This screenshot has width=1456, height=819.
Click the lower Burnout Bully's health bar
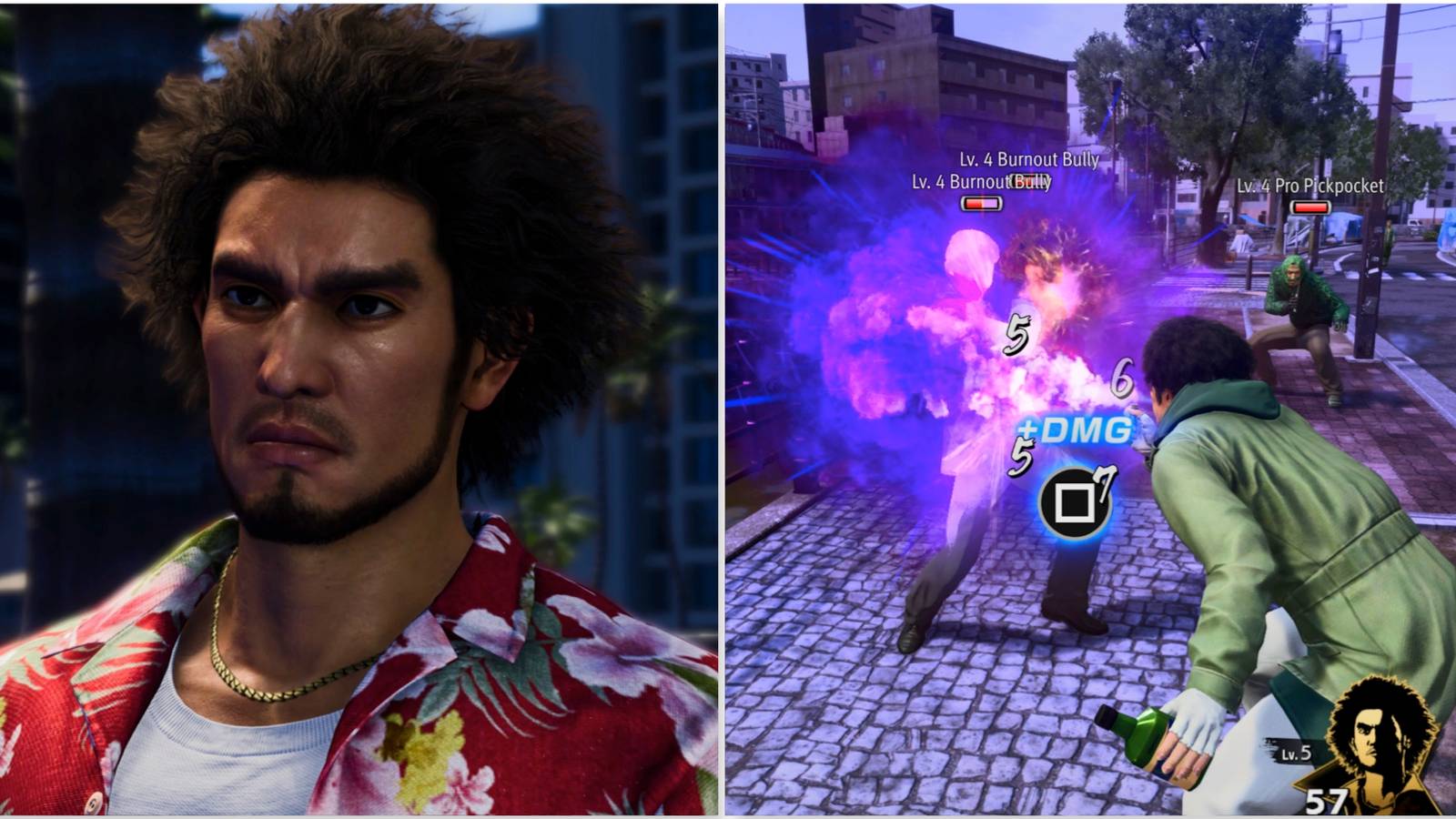point(983,205)
